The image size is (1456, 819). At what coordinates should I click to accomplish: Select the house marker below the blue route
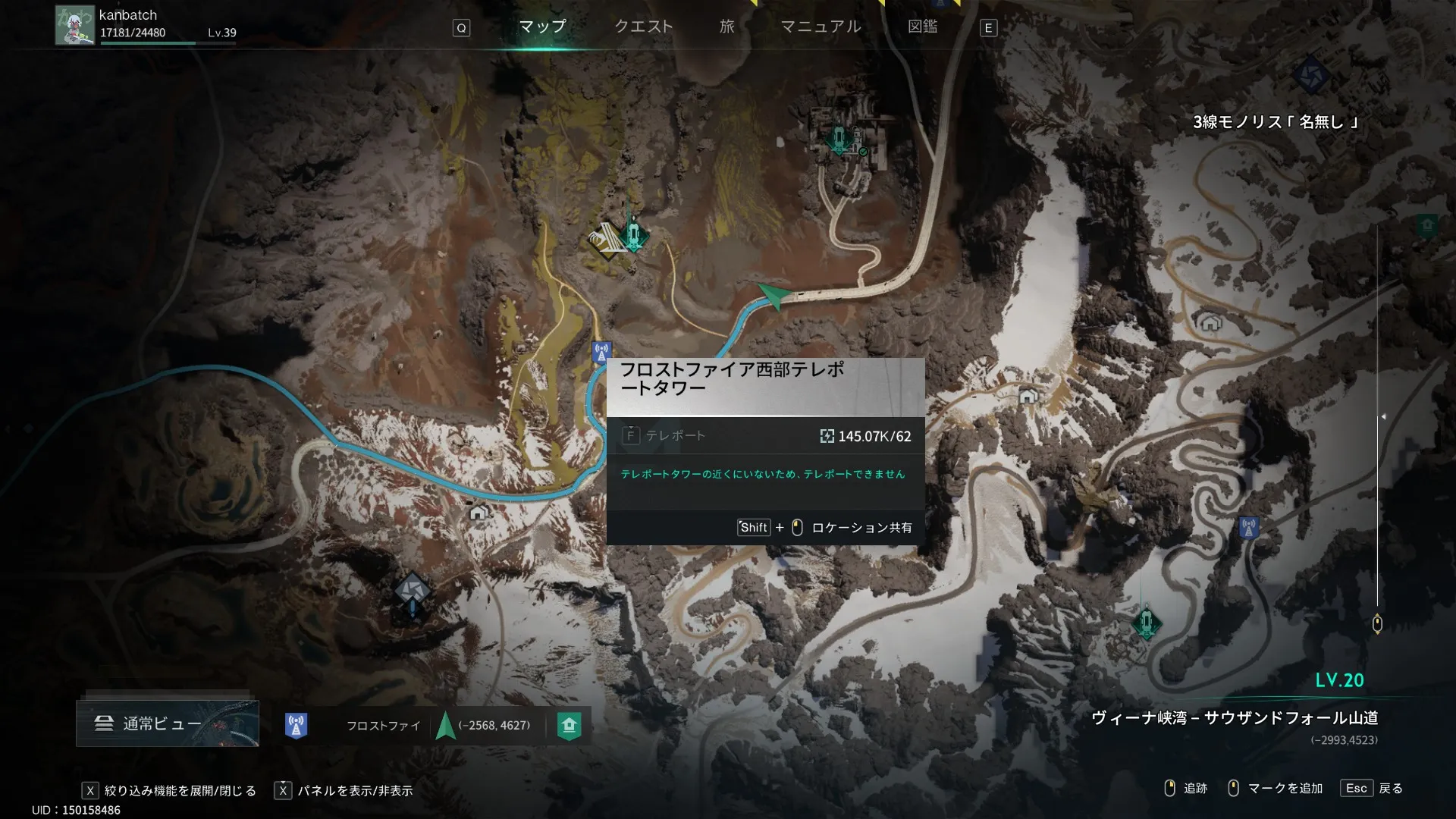pyautogui.click(x=478, y=513)
